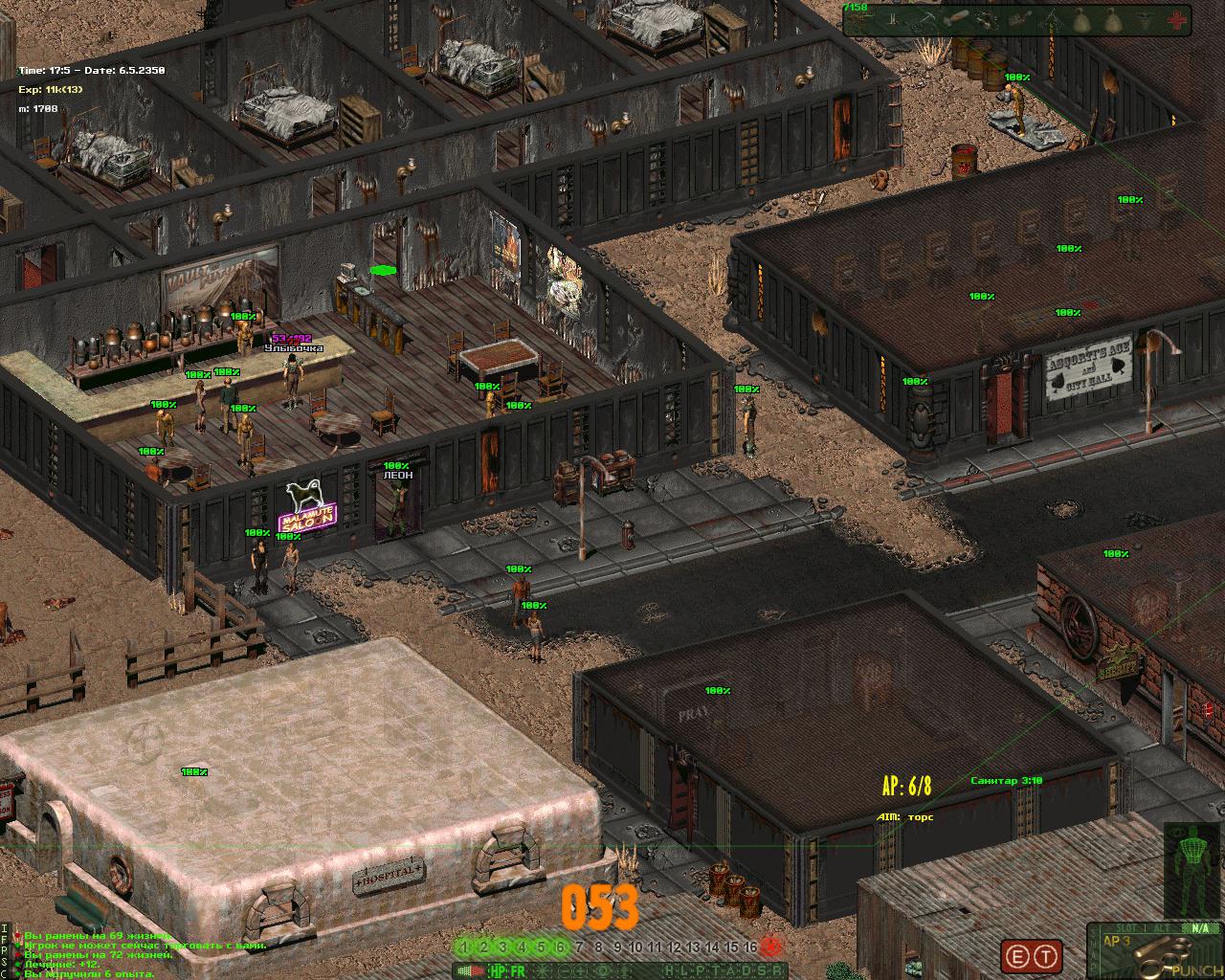Activate the H letter button
The image size is (1225, 980).
(669, 970)
